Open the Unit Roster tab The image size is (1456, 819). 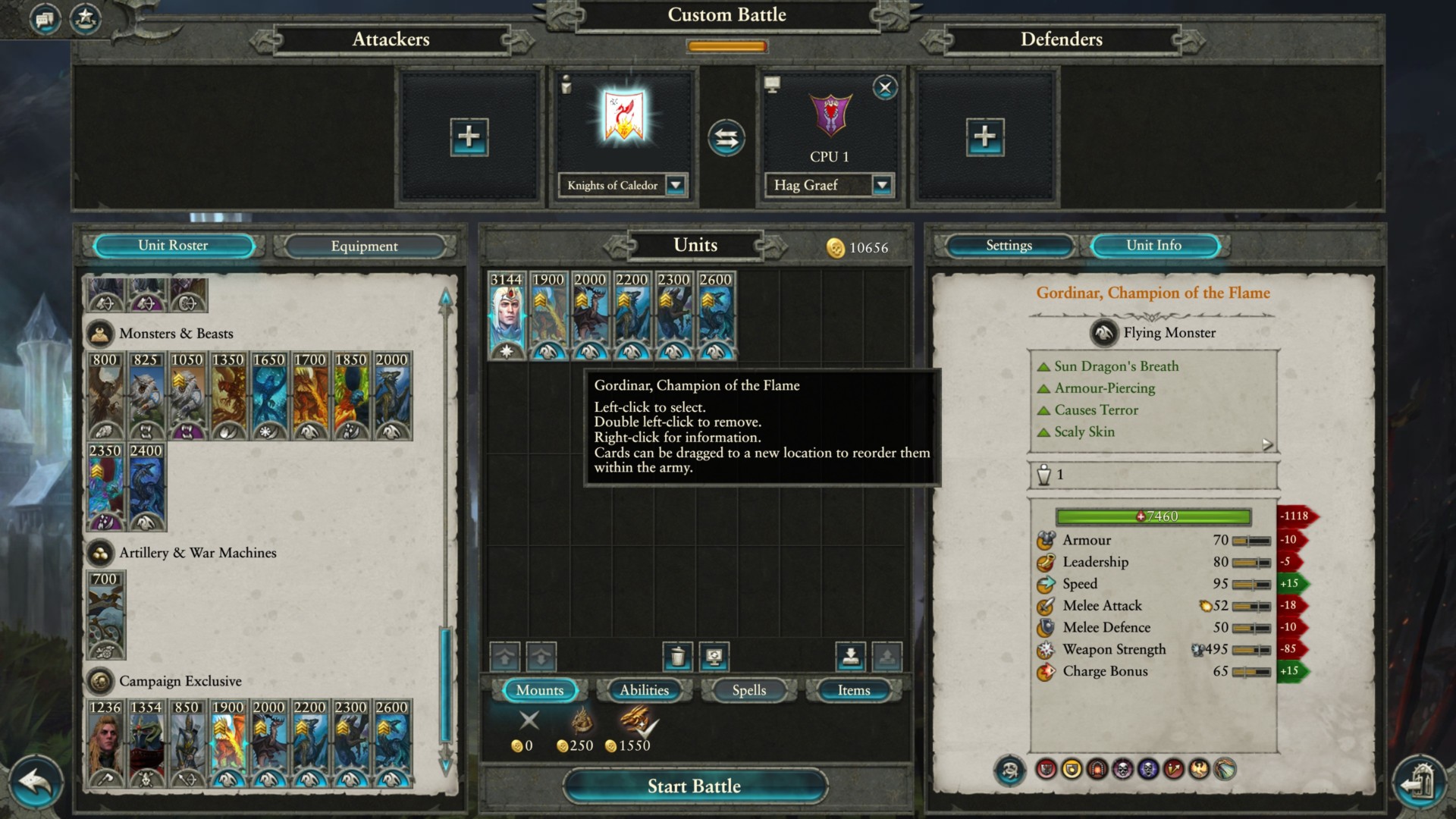tap(173, 246)
